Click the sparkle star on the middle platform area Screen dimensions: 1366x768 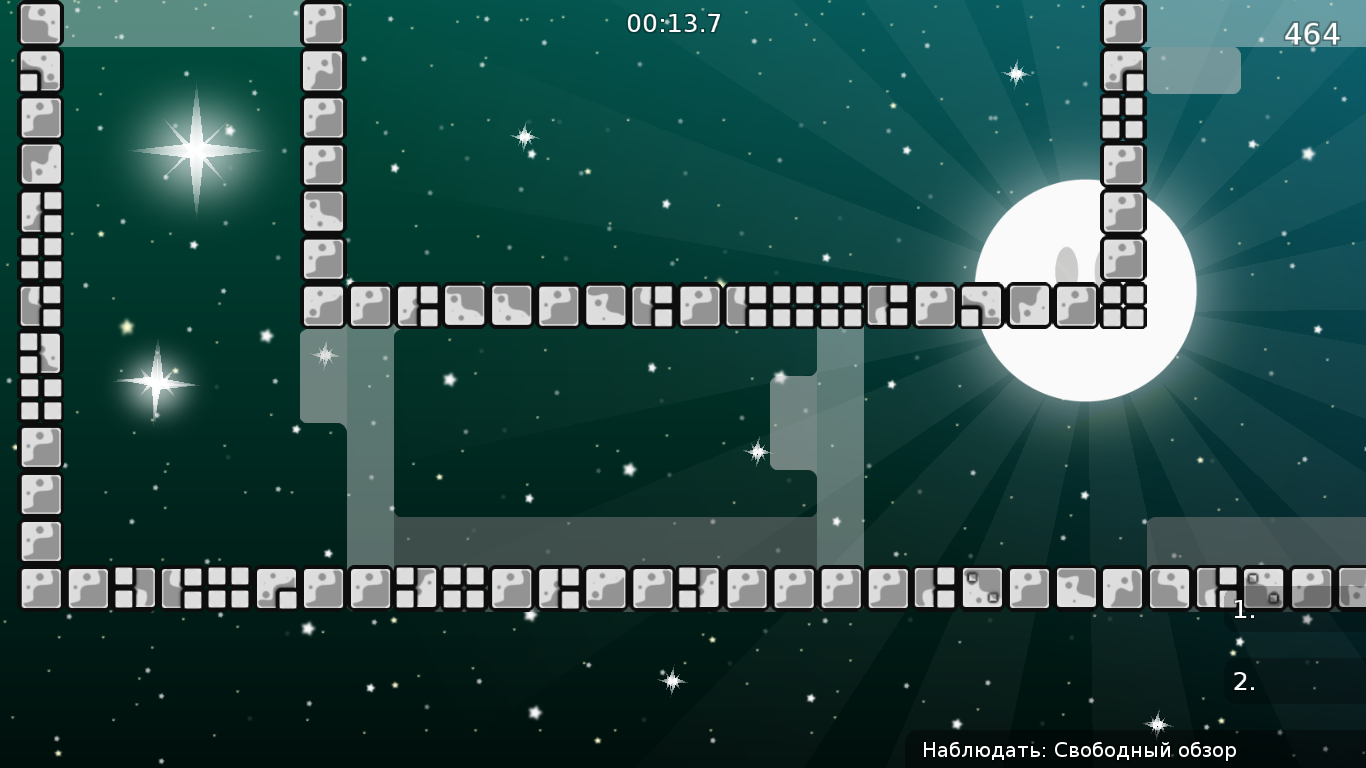point(756,452)
